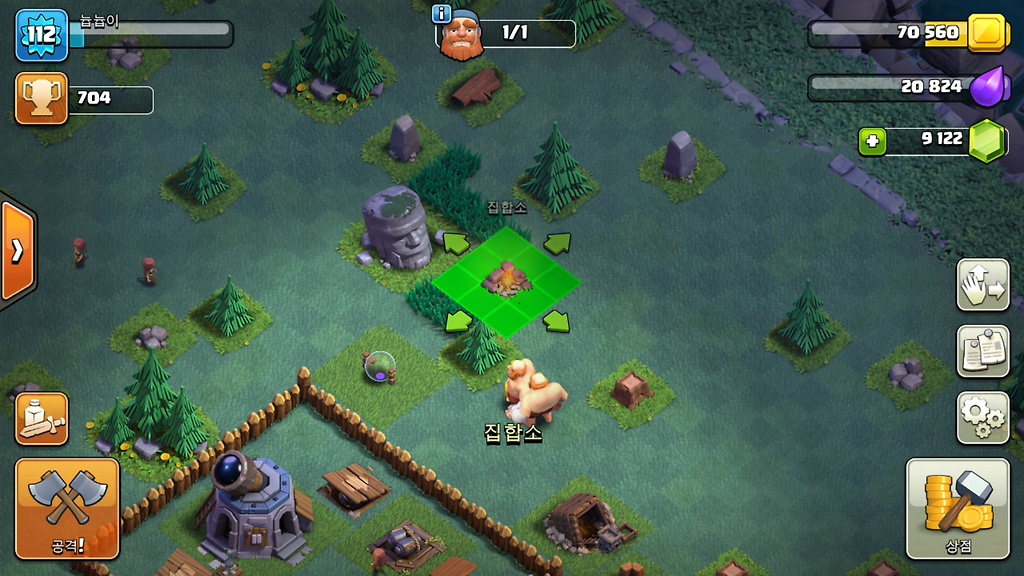1024x576 pixels.
Task: Open the 공격! attack button
Action: click(67, 508)
